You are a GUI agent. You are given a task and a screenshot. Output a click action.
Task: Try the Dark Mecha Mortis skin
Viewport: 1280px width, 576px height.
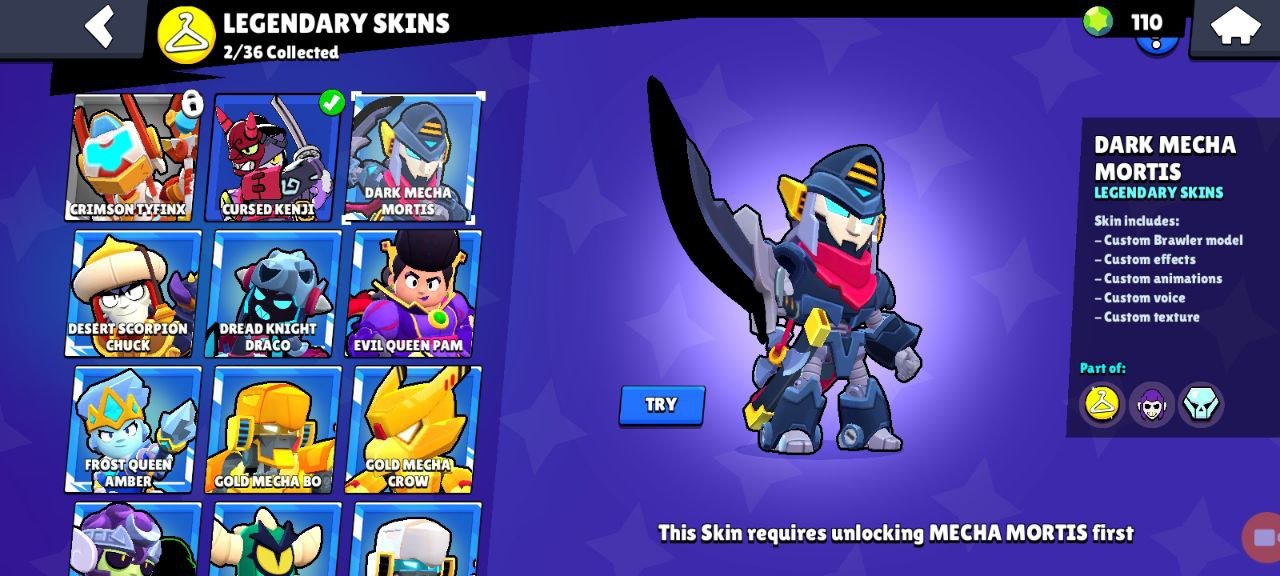click(661, 405)
